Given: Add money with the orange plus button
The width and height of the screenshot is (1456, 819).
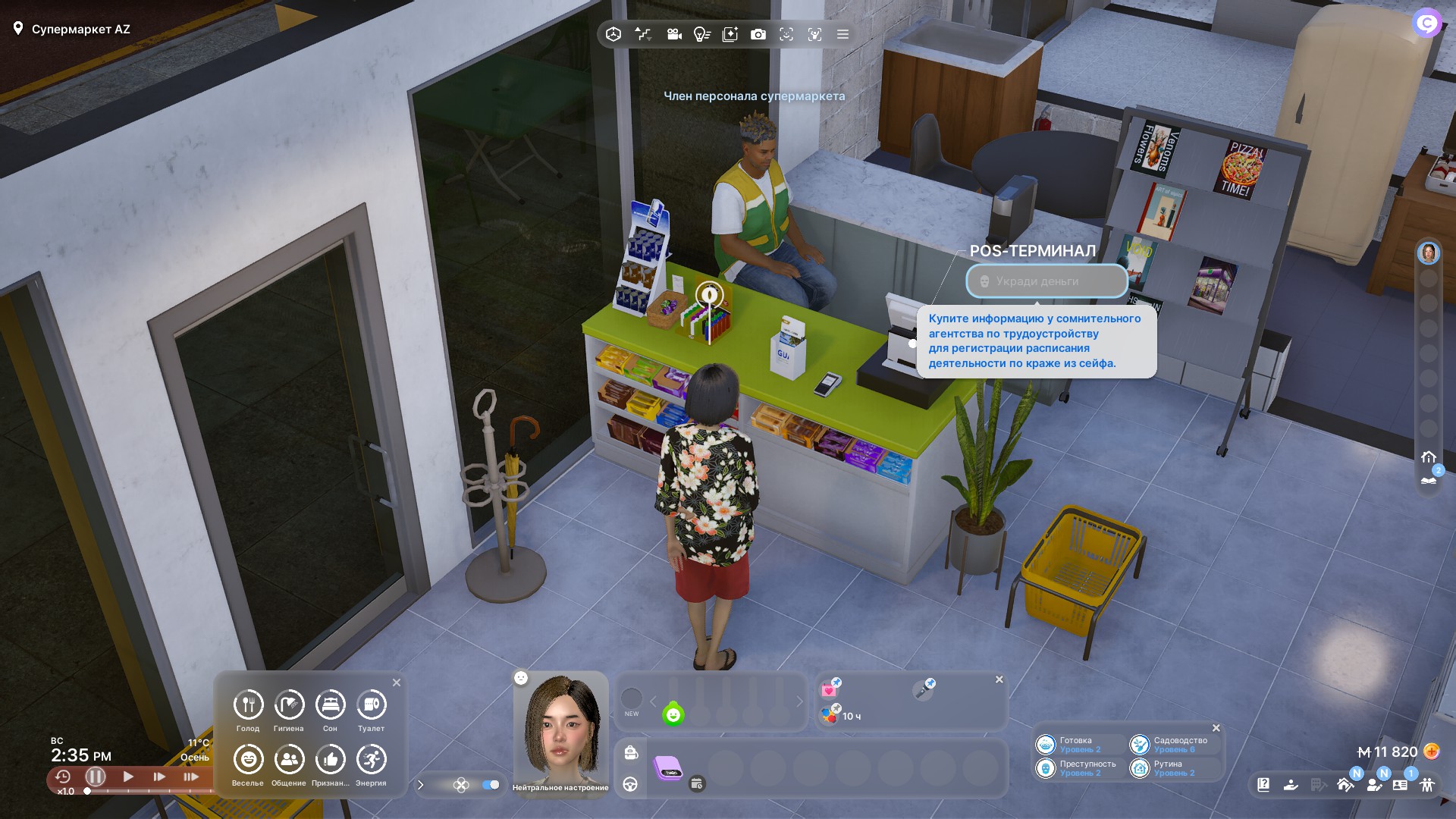Looking at the screenshot, I should click(1432, 752).
